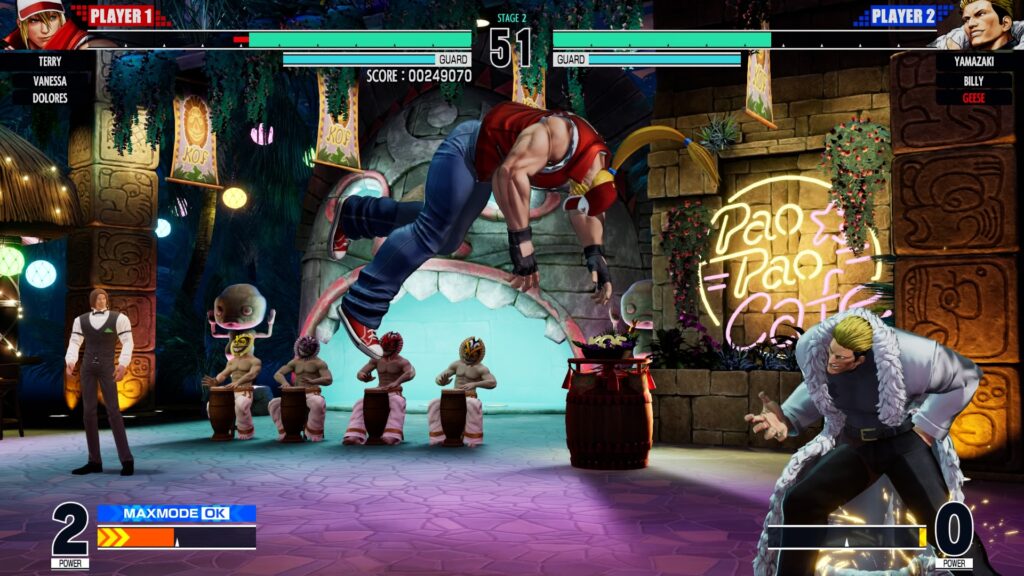Select Vanessa in Player 1's team list

(x=50, y=80)
